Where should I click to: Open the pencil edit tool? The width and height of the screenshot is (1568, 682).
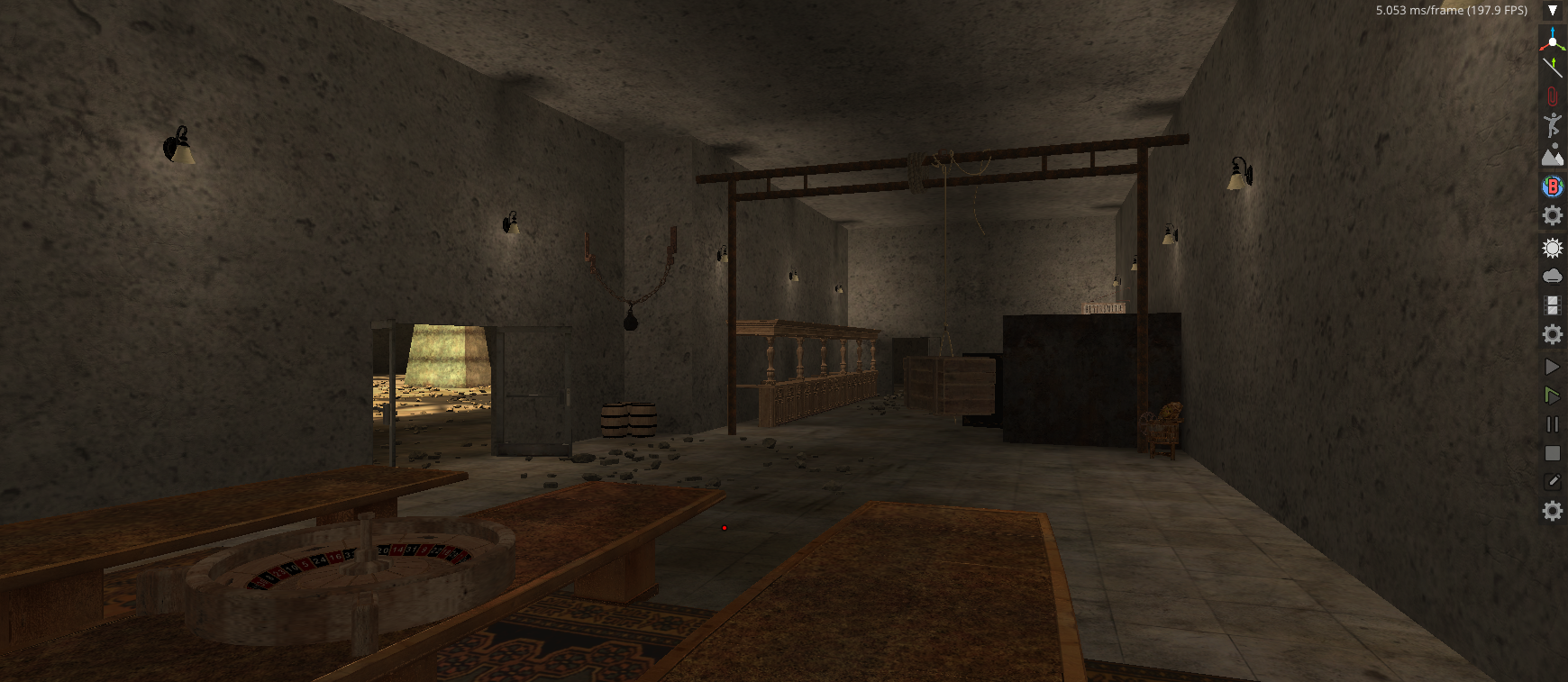point(1552,482)
